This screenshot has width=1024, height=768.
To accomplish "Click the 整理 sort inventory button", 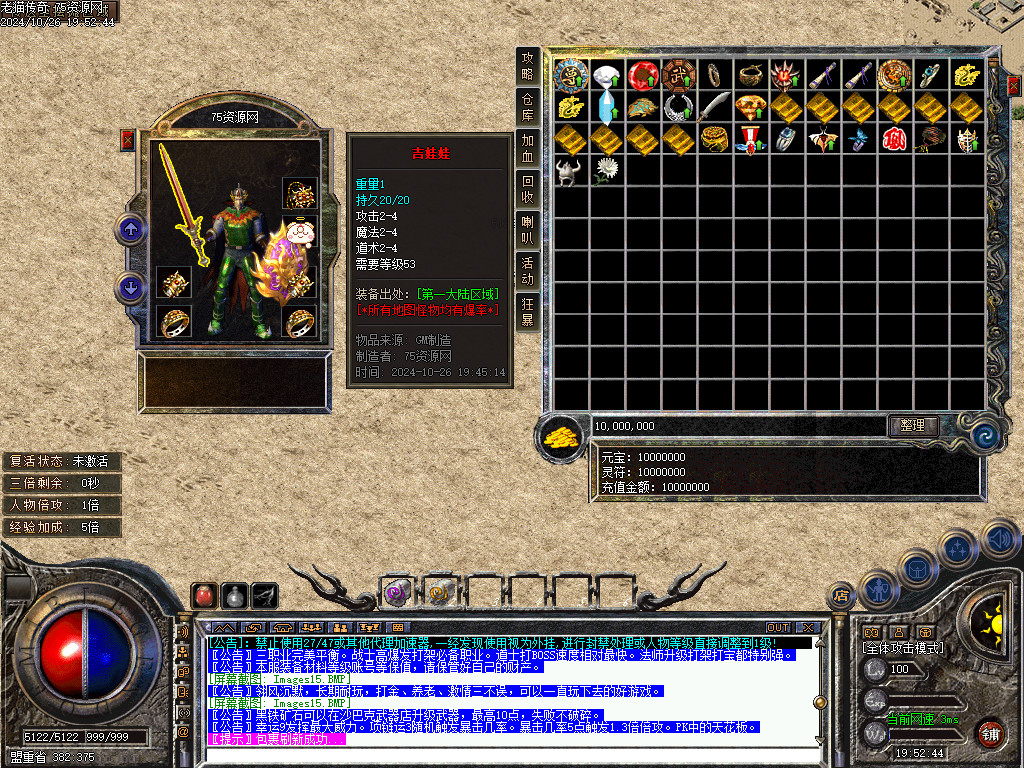I will coord(912,425).
